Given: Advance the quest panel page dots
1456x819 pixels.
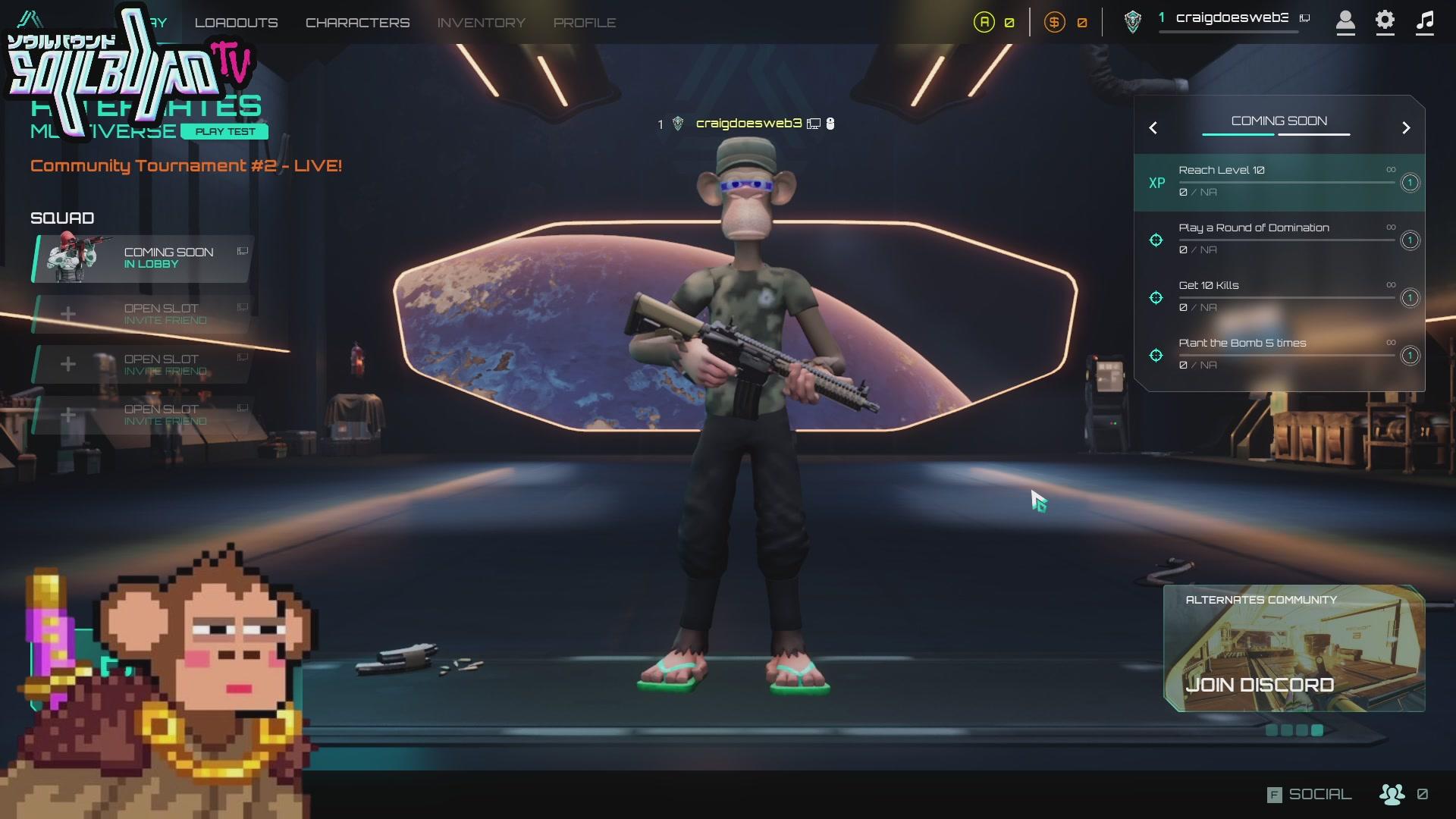Looking at the screenshot, I should [1294, 729].
